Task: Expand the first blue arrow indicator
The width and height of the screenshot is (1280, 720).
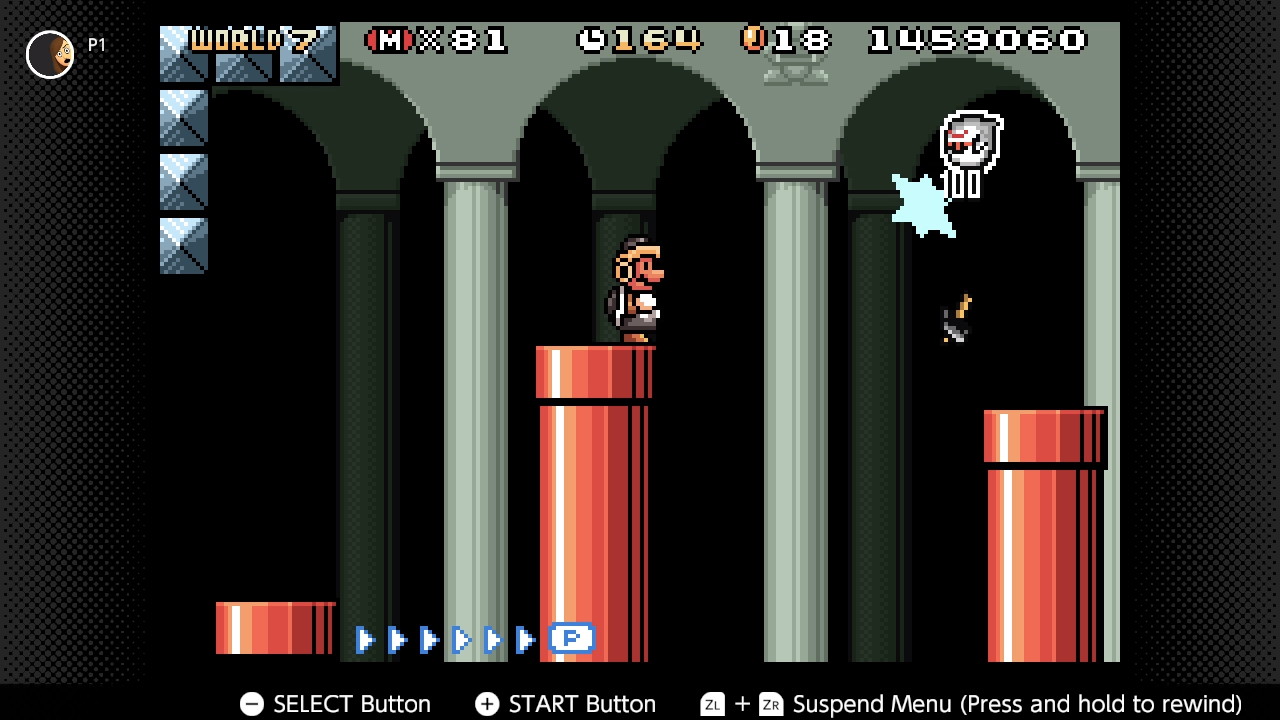Action: pyautogui.click(x=366, y=639)
